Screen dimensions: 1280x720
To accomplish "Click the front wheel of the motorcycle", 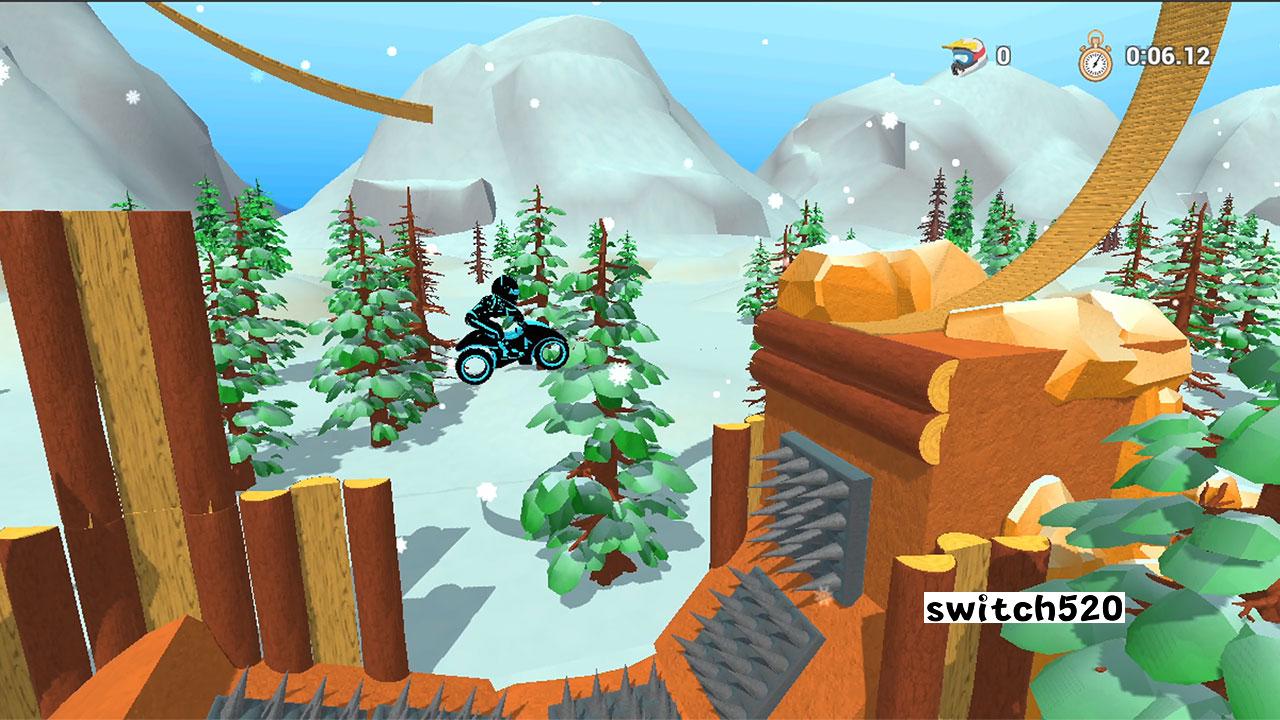I will pyautogui.click(x=549, y=355).
